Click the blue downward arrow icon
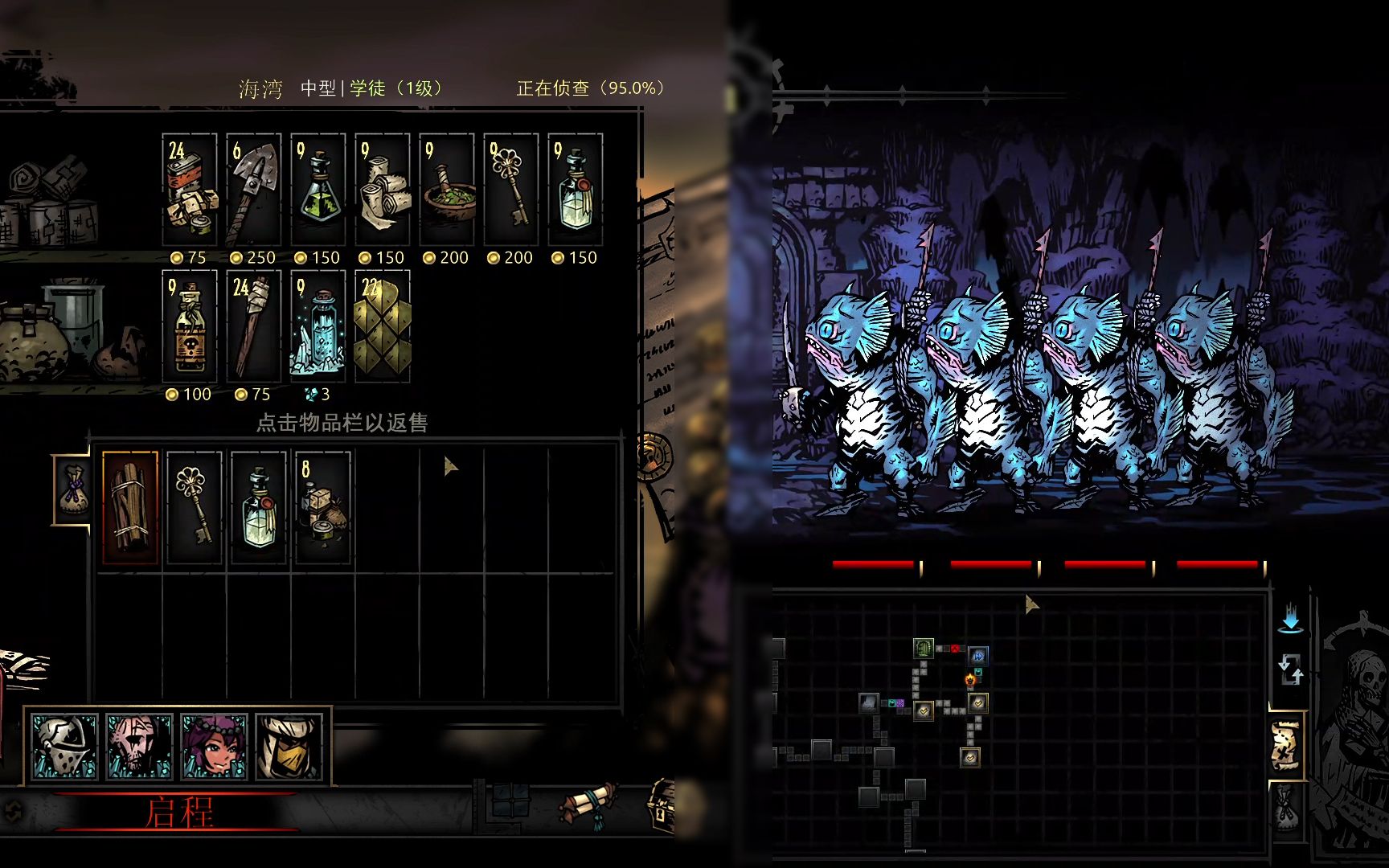 click(x=1290, y=620)
